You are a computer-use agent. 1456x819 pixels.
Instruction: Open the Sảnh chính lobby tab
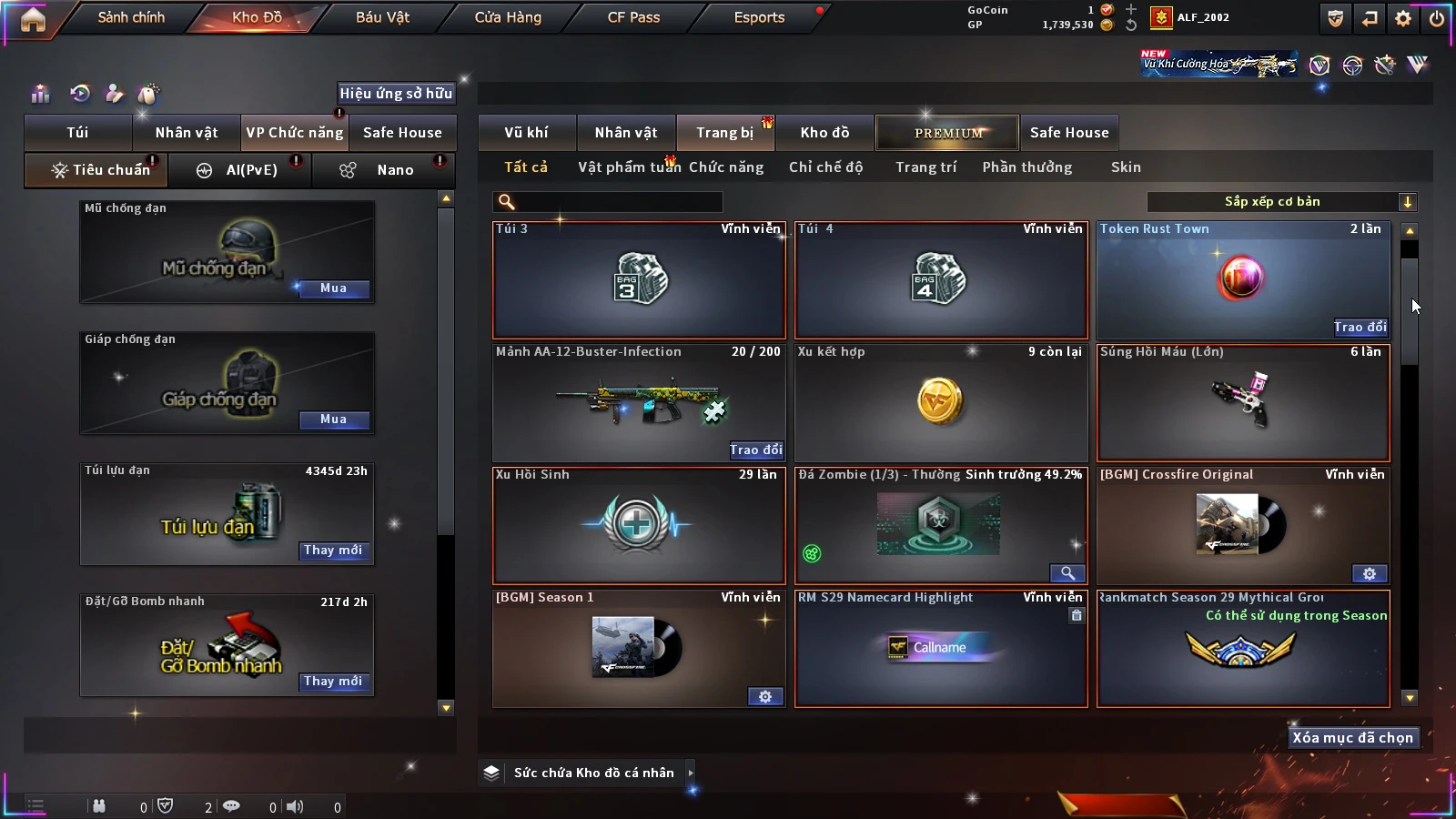tap(131, 17)
